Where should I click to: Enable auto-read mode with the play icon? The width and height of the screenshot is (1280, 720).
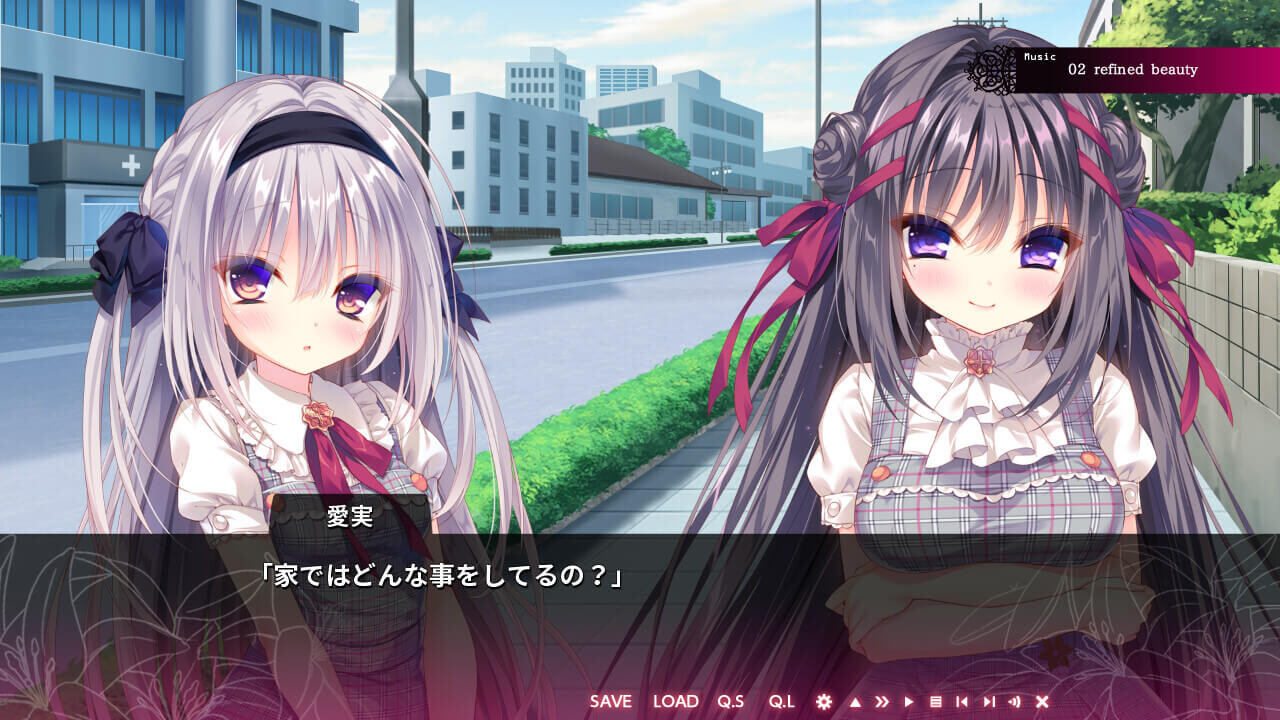point(910,700)
